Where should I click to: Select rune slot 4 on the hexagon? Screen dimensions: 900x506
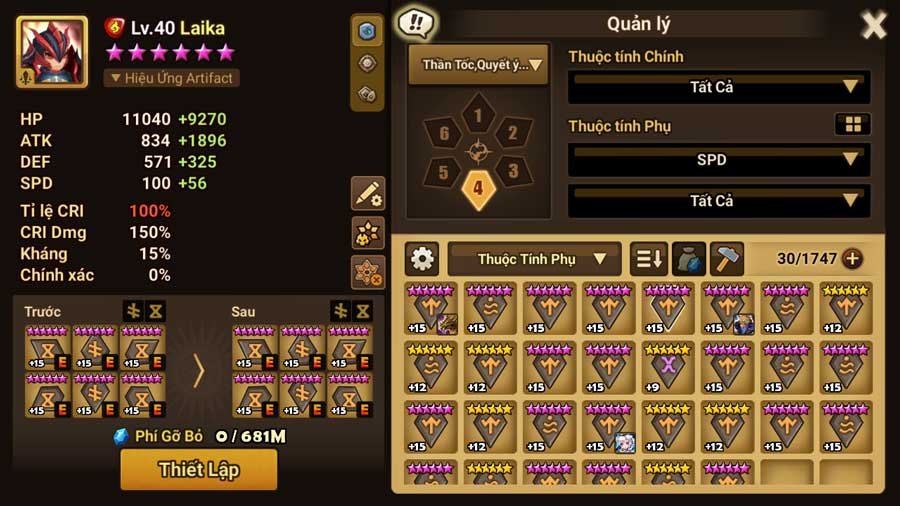(478, 188)
